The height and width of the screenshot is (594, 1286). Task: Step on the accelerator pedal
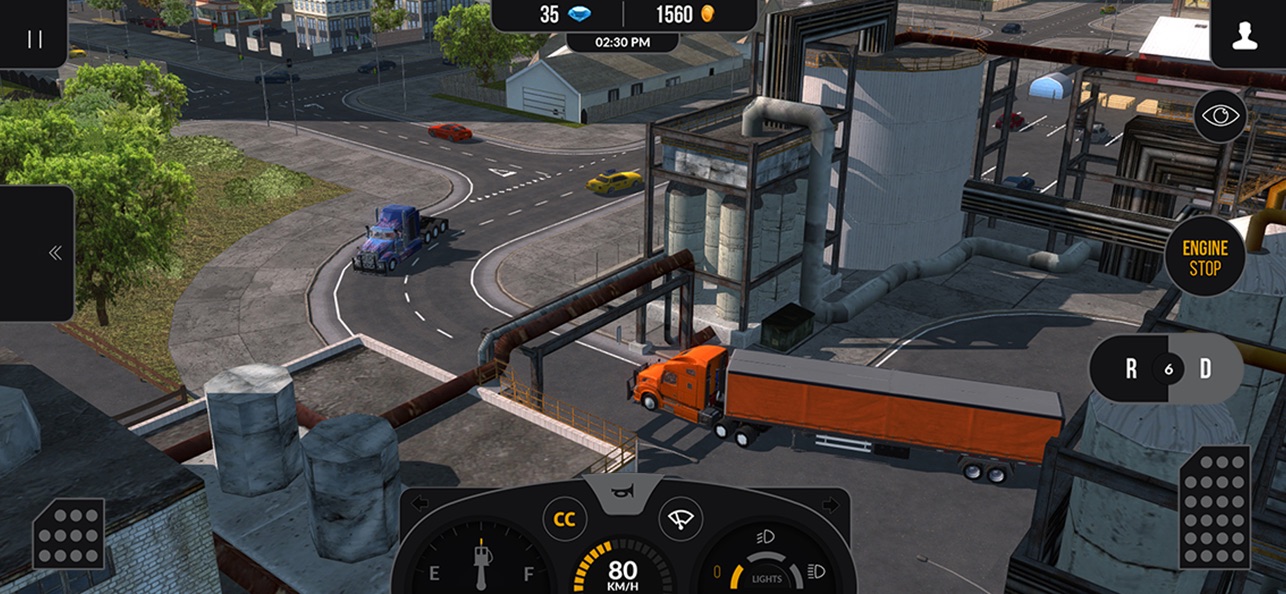coord(1215,506)
